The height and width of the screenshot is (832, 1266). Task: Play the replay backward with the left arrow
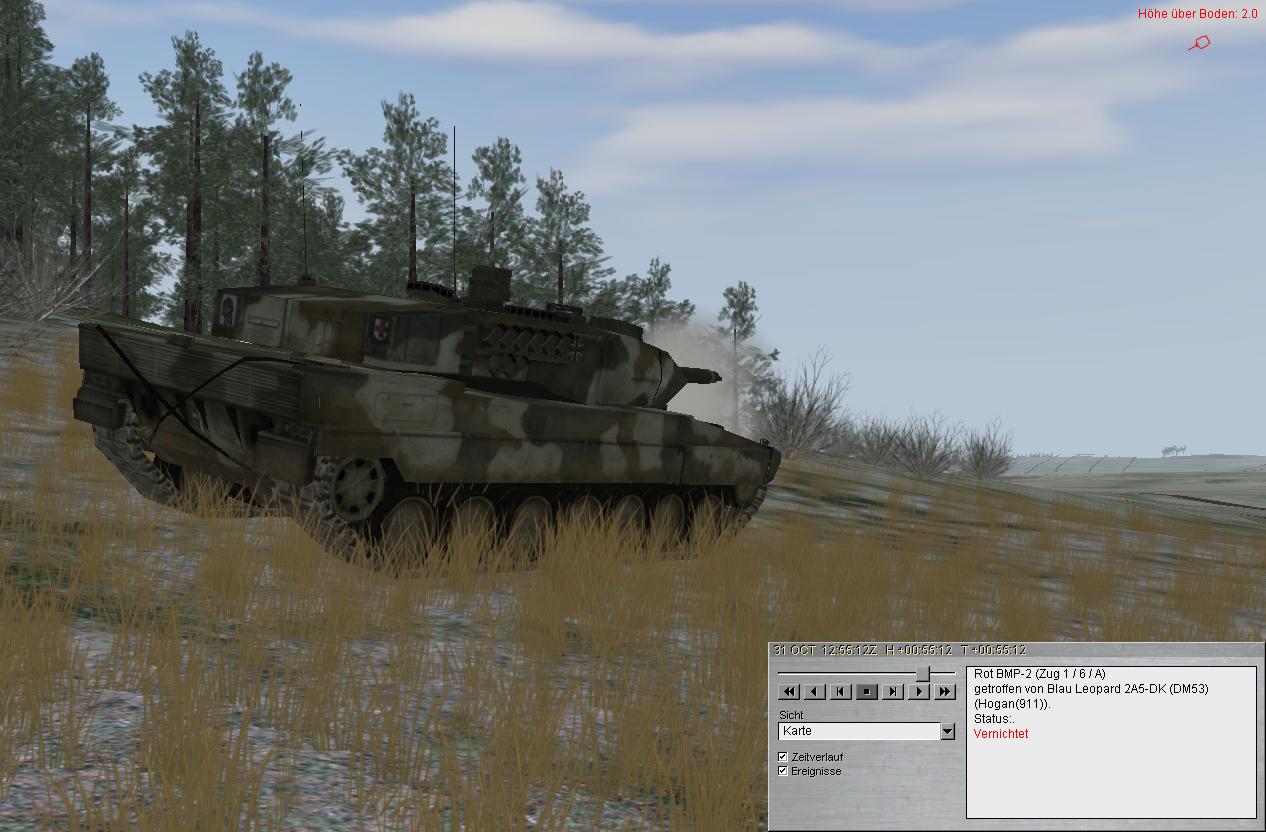click(x=815, y=691)
